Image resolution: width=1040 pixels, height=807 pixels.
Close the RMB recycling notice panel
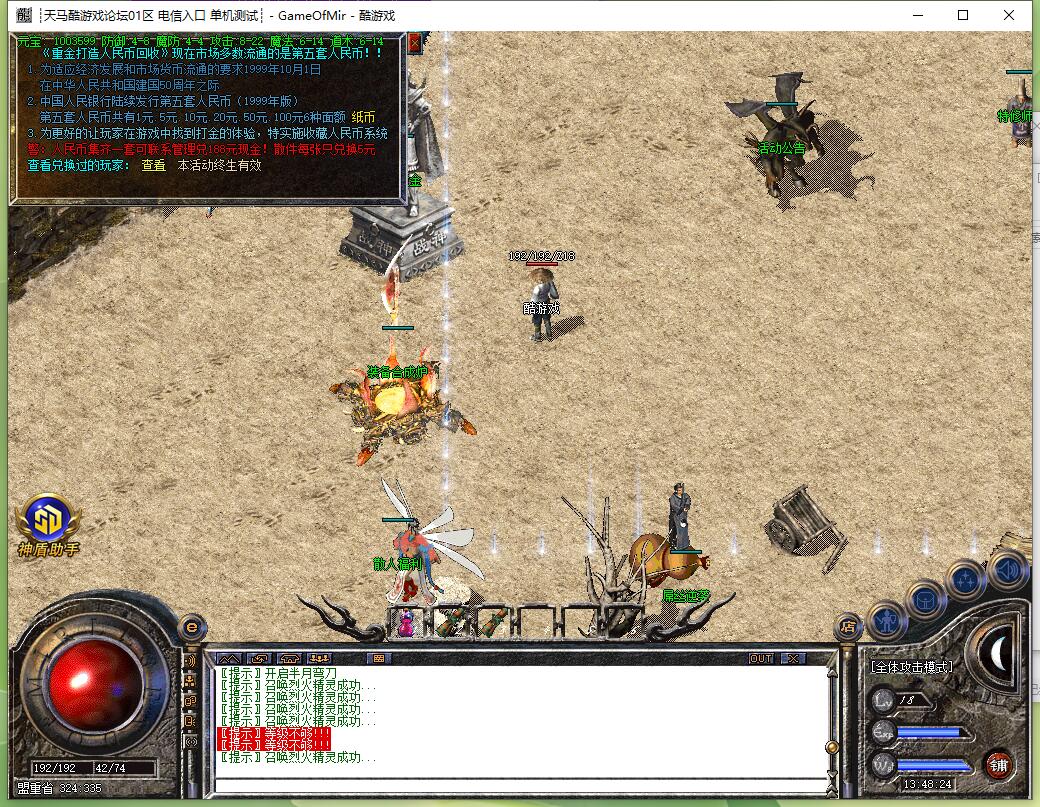coord(414,43)
